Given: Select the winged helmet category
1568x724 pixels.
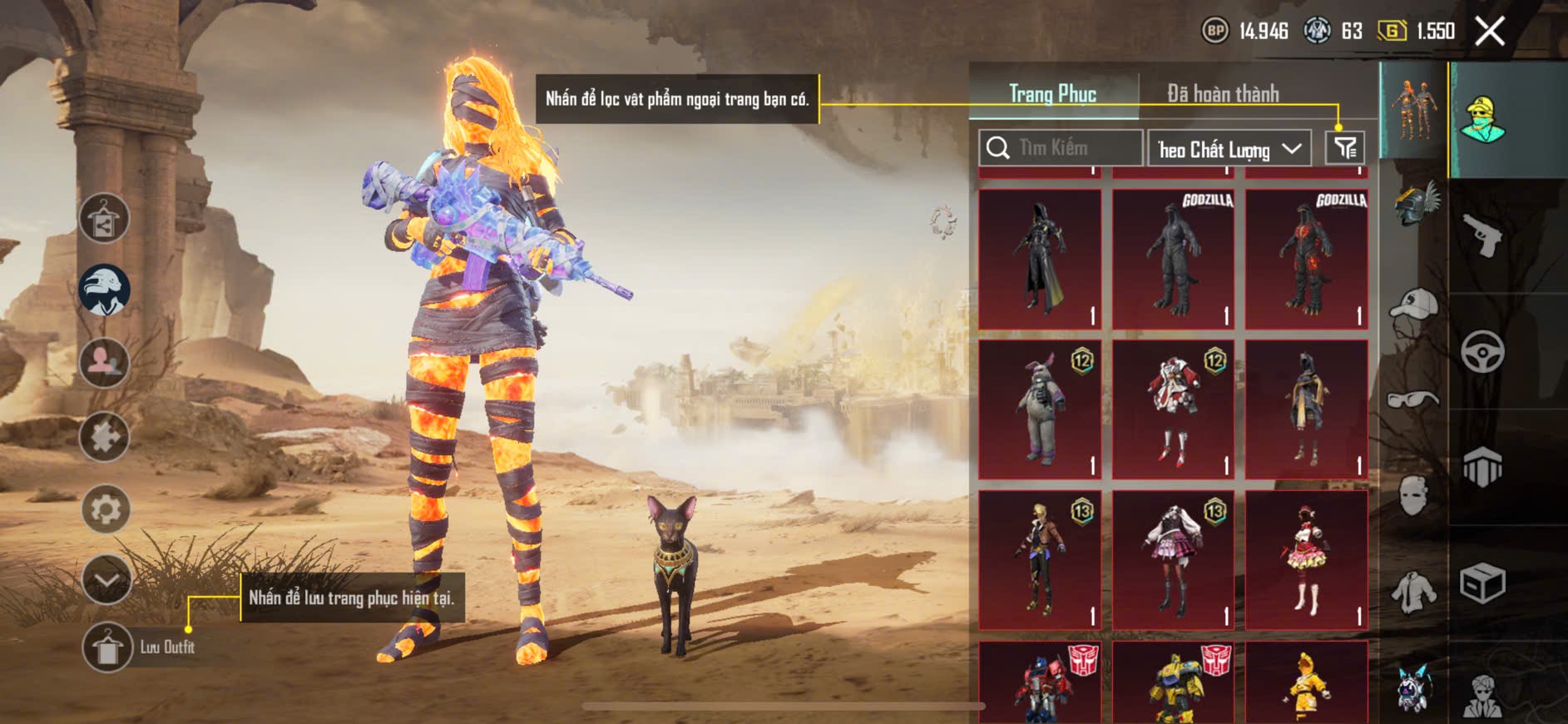Looking at the screenshot, I should point(1415,204).
